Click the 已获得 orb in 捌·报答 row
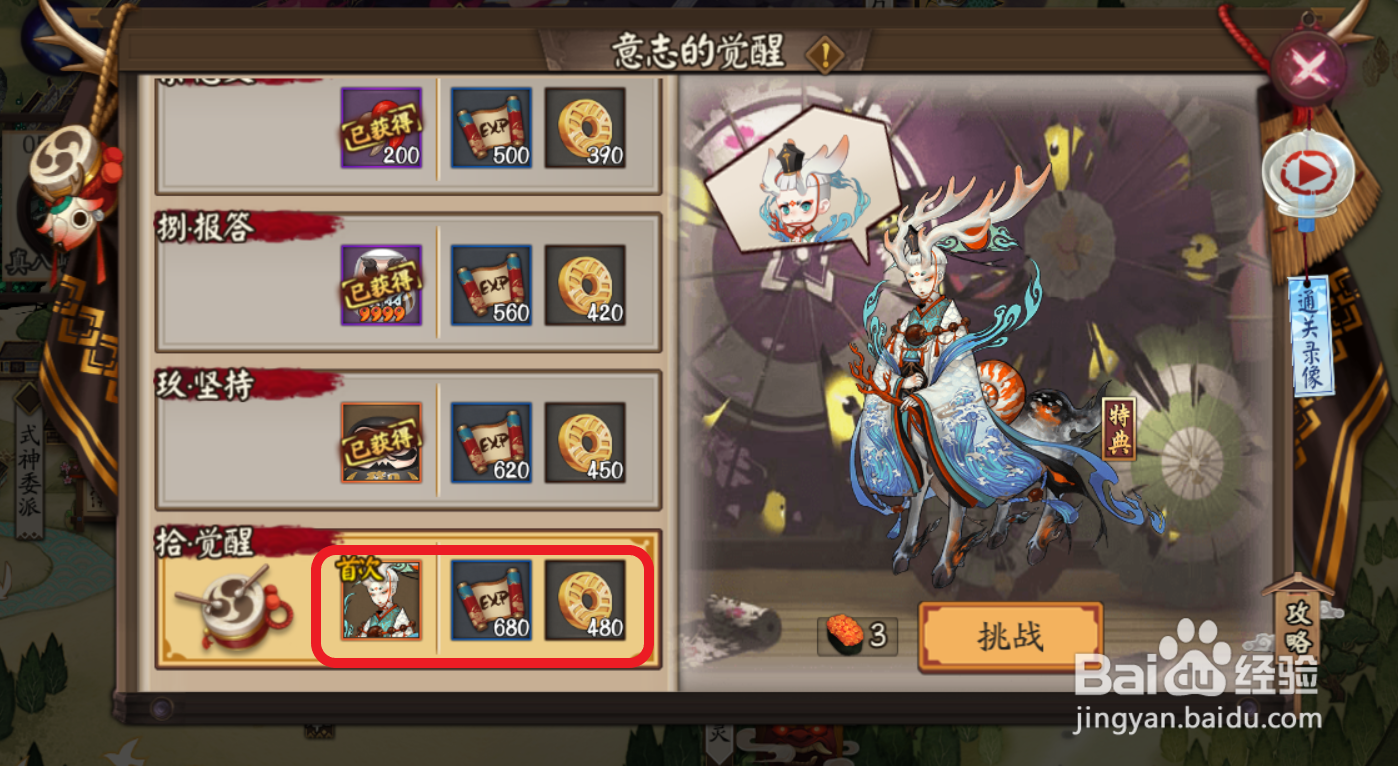1398x766 pixels. [x=381, y=287]
